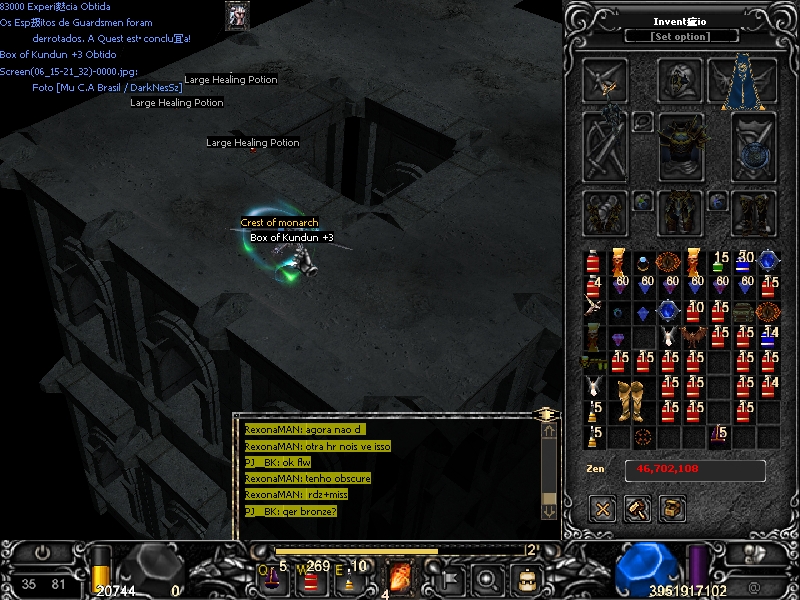Screen dimensions: 800x600
Task: Open the repair hammer function
Action: point(638,508)
